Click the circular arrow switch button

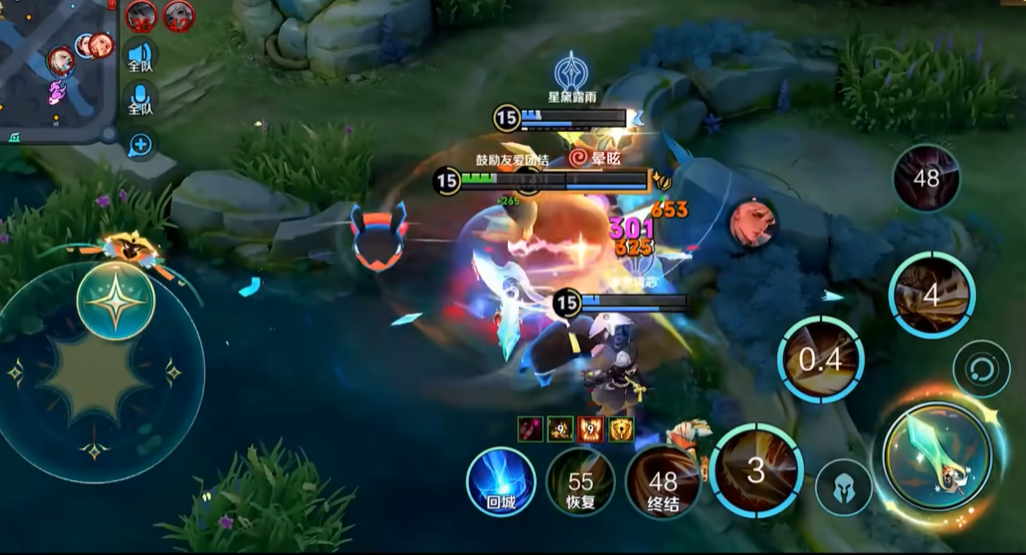pyautogui.click(x=981, y=369)
